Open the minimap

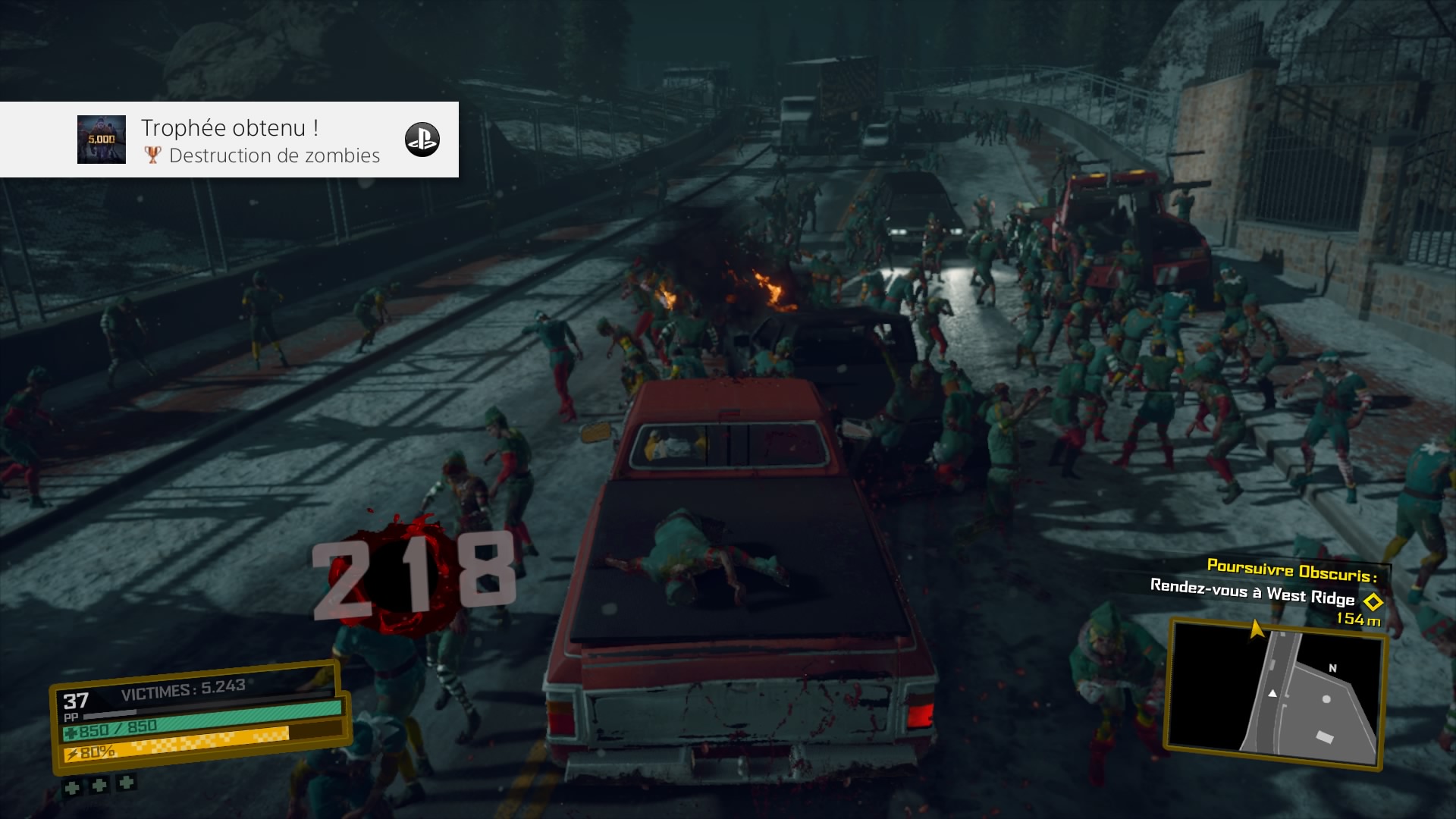(x=1276, y=693)
